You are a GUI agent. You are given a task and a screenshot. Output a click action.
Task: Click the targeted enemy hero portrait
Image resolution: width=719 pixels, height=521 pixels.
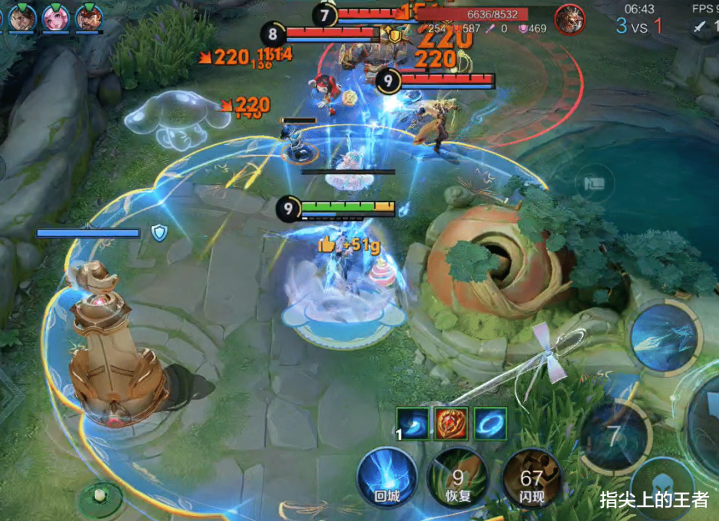click(570, 19)
